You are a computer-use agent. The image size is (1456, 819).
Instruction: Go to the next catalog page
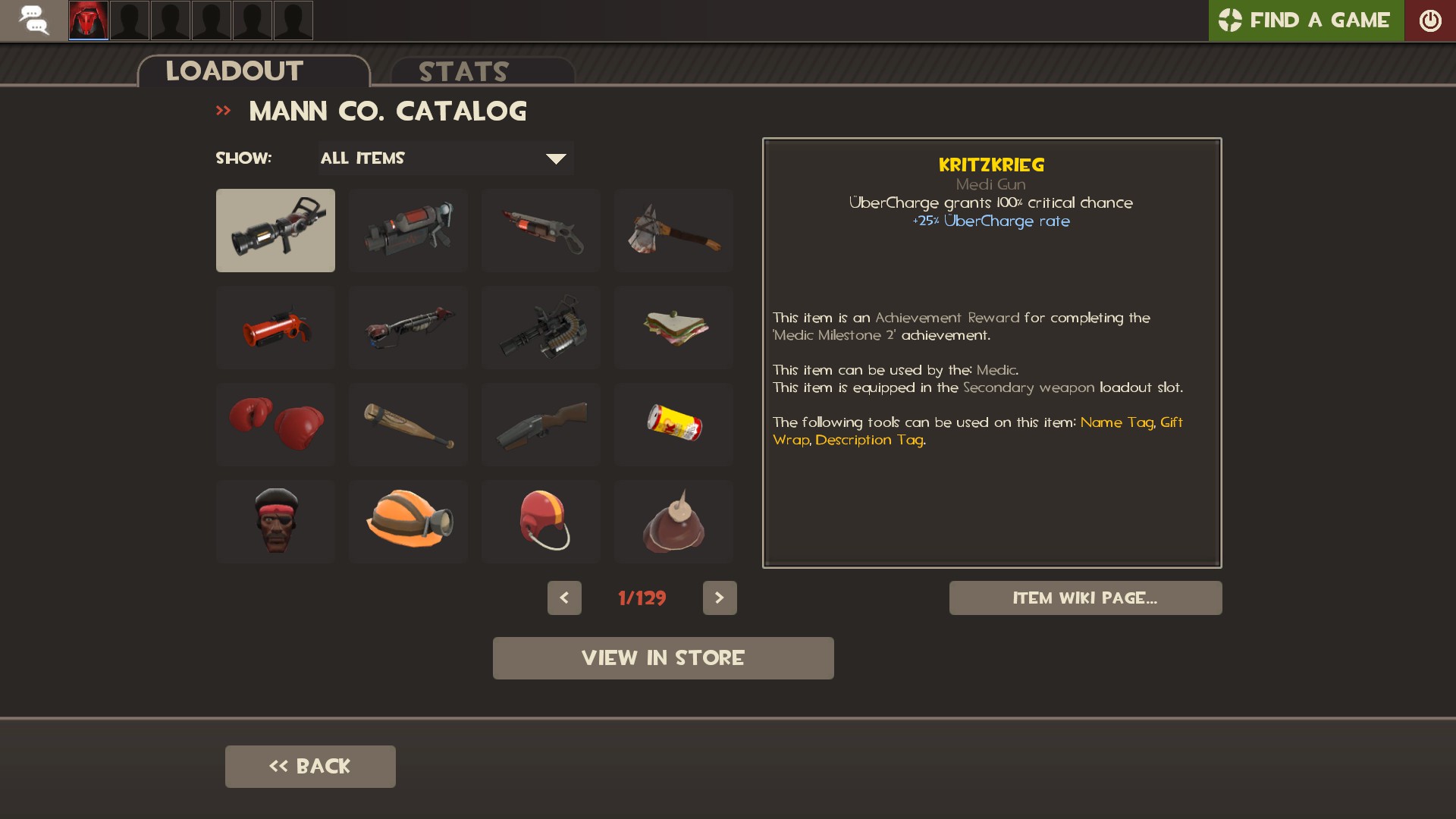[720, 598]
